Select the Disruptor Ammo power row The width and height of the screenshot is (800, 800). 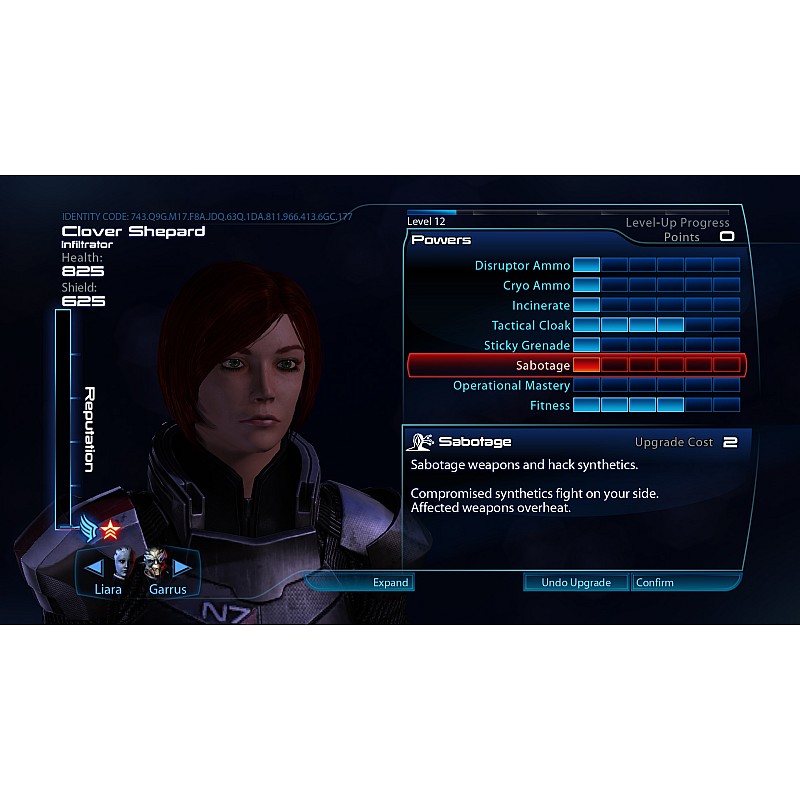522,266
